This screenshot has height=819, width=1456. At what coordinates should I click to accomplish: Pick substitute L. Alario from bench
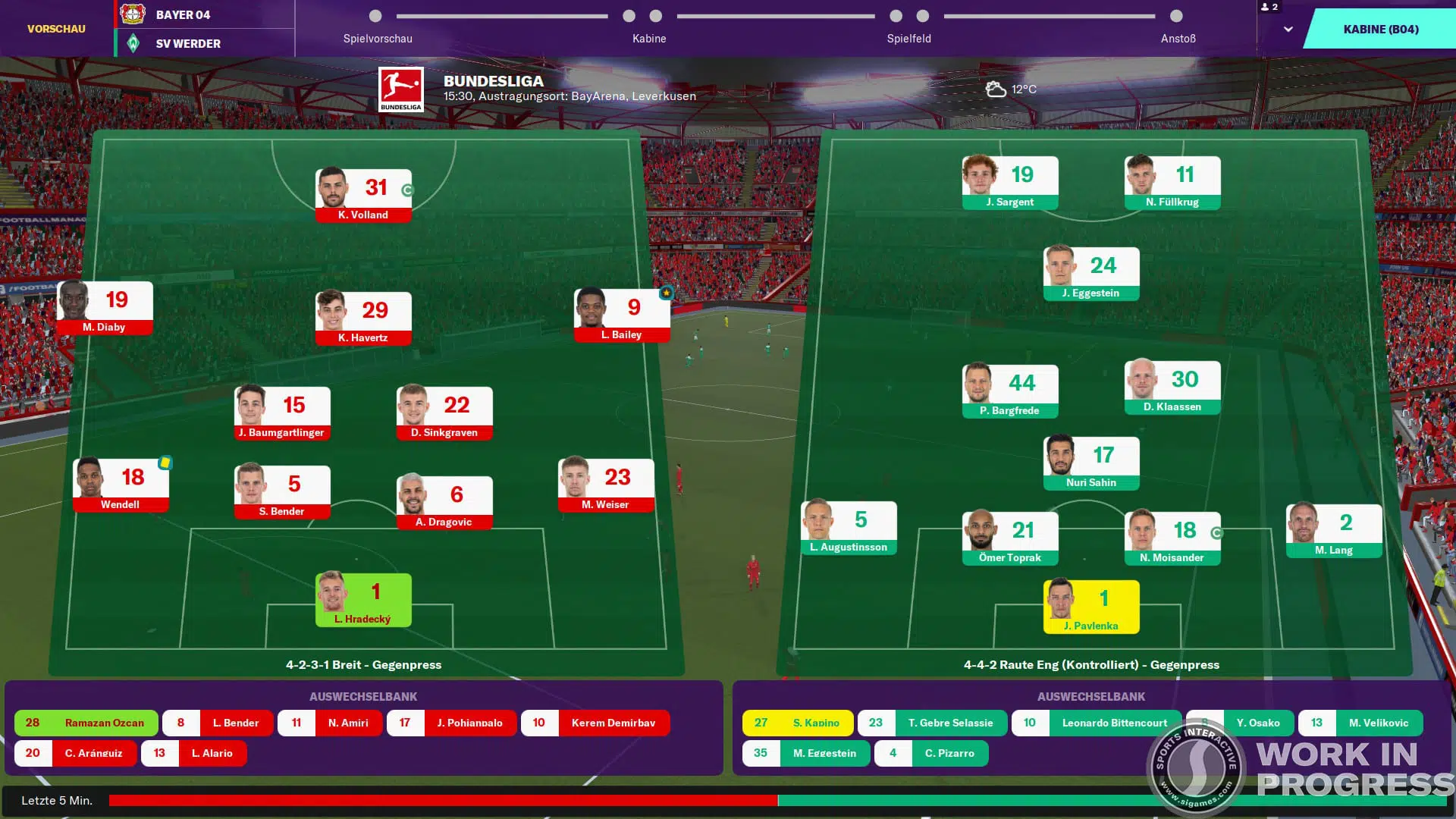[194, 753]
